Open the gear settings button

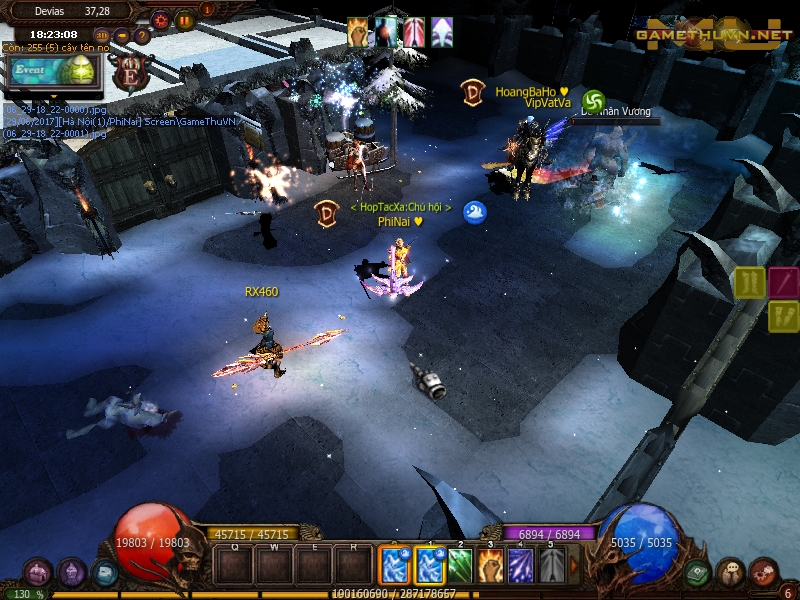tap(161, 19)
